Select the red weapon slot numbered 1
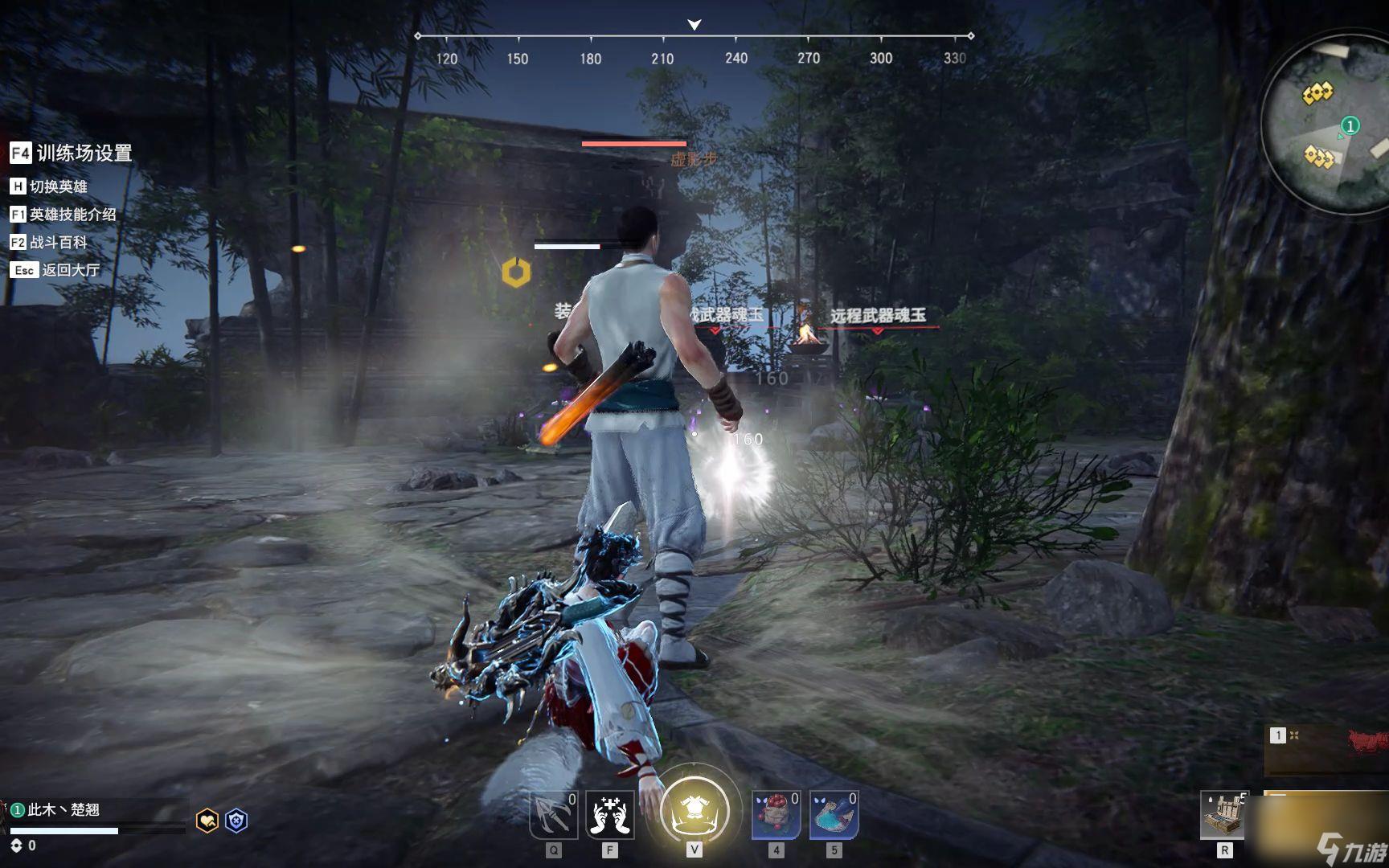The image size is (1389, 868). coord(1326,749)
